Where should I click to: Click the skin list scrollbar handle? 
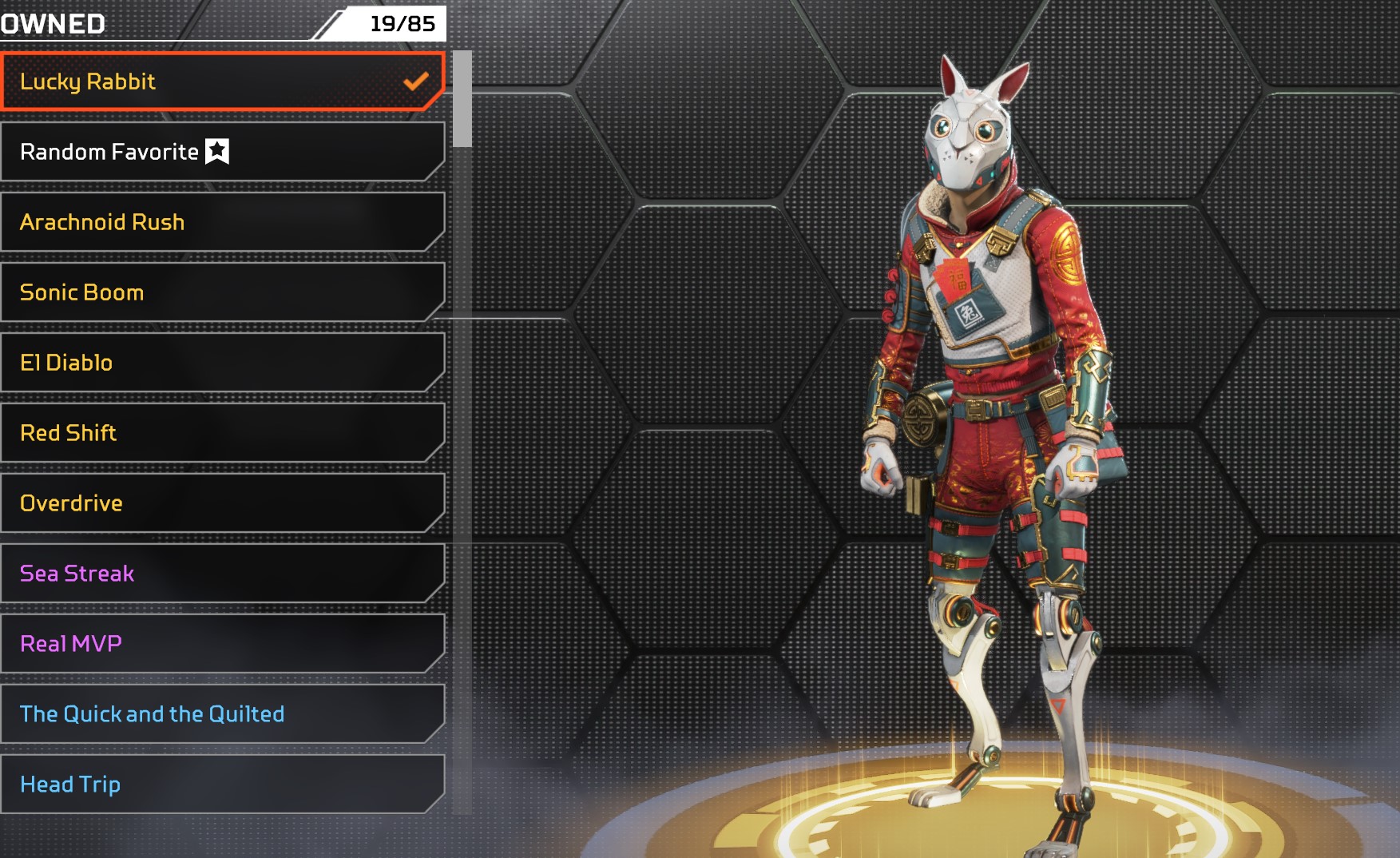click(462, 99)
